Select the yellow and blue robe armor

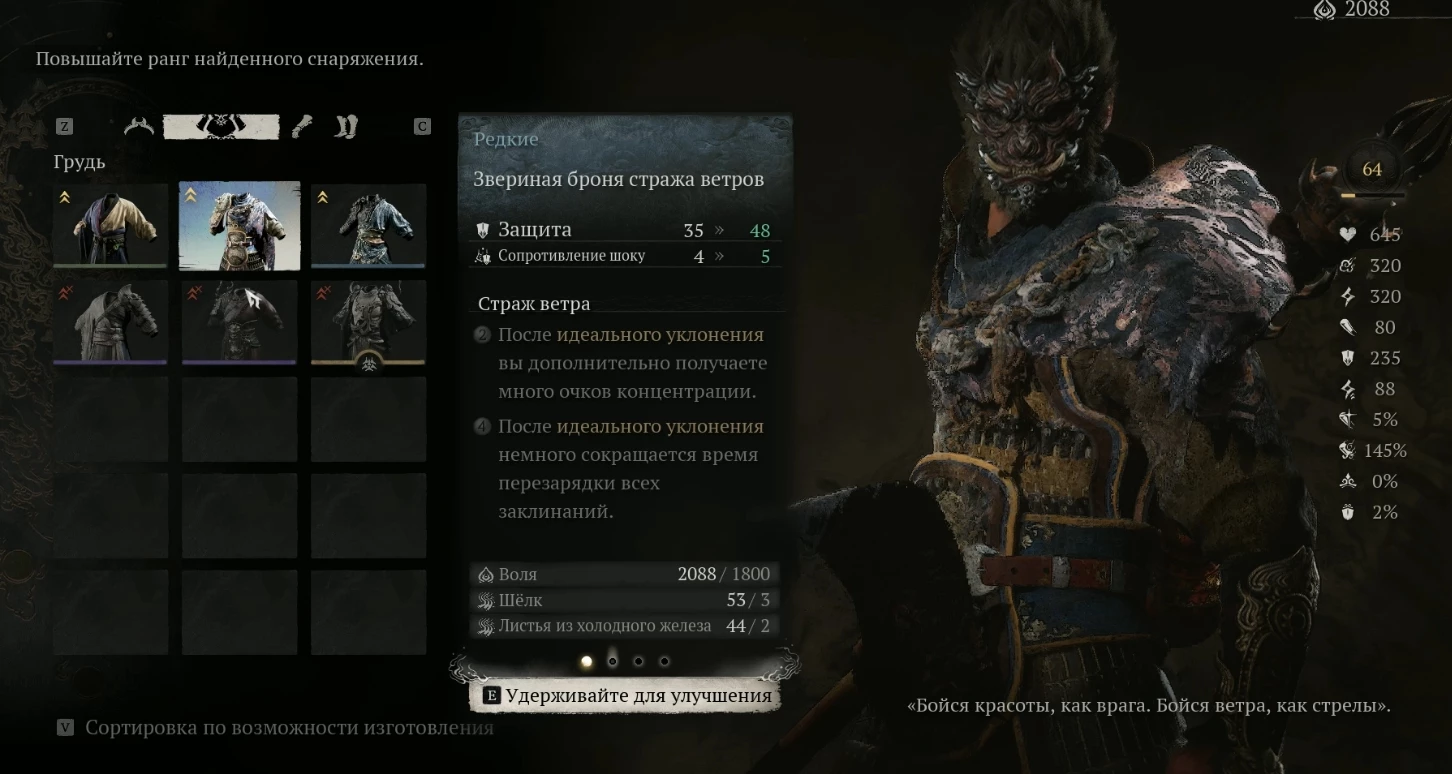[x=111, y=226]
